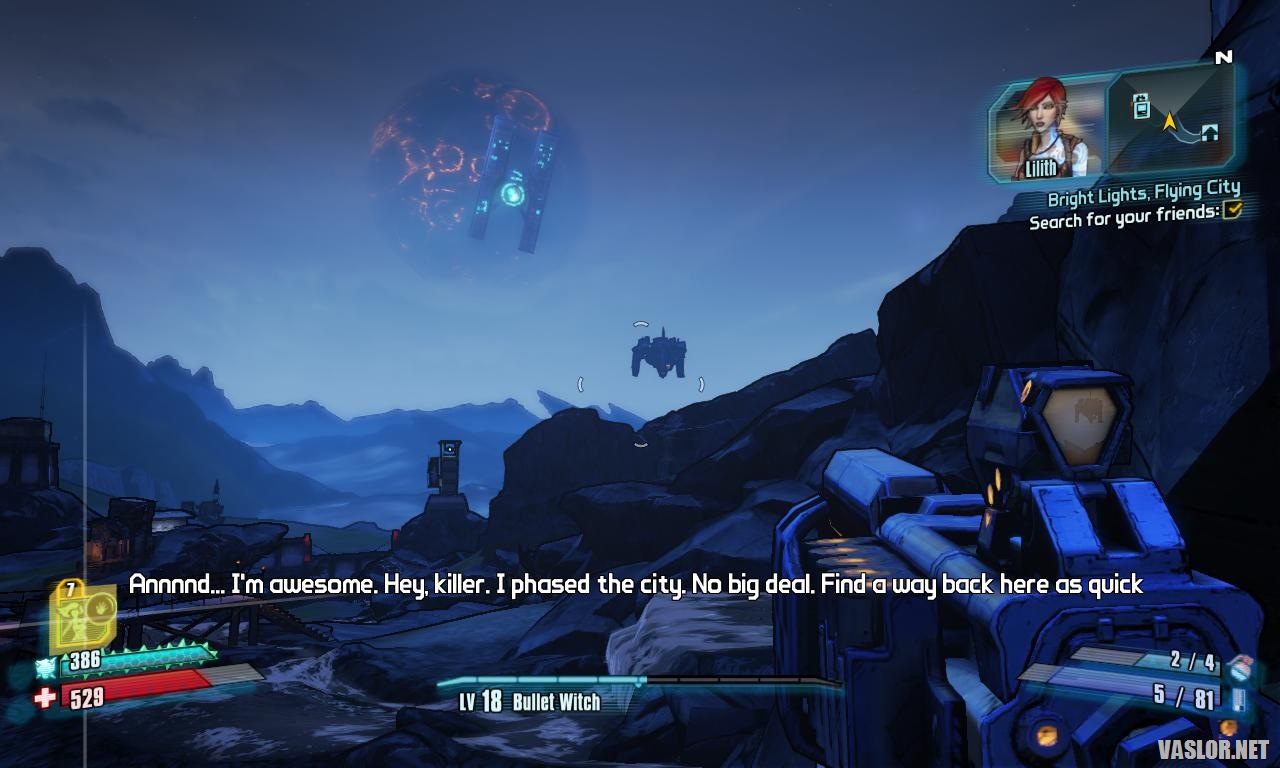This screenshot has width=1280, height=768.
Task: Select the Bright Lights, Flying City mission title
Action: click(x=1143, y=192)
